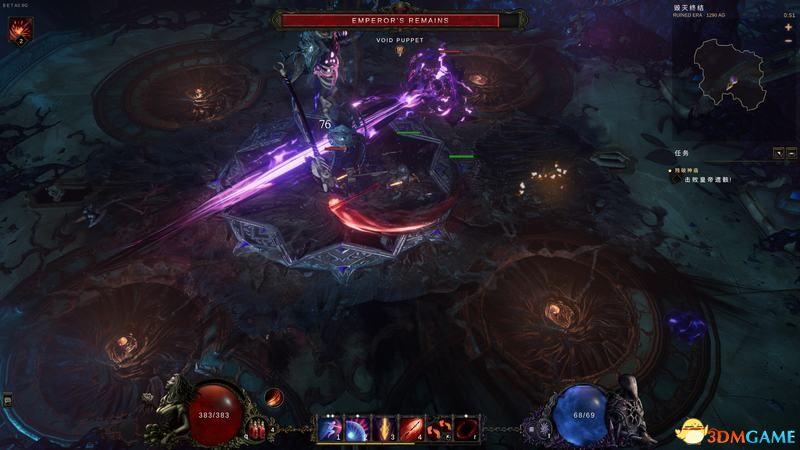Select the tracked quest objective entry

[708, 179]
